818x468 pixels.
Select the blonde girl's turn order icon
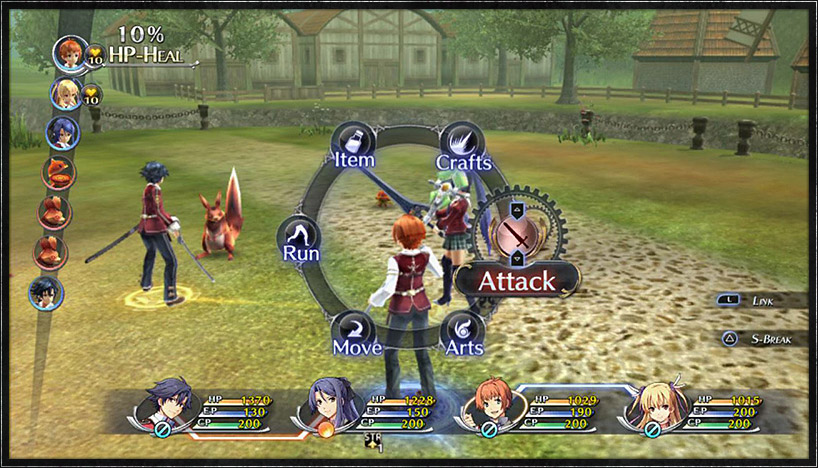coord(67,93)
